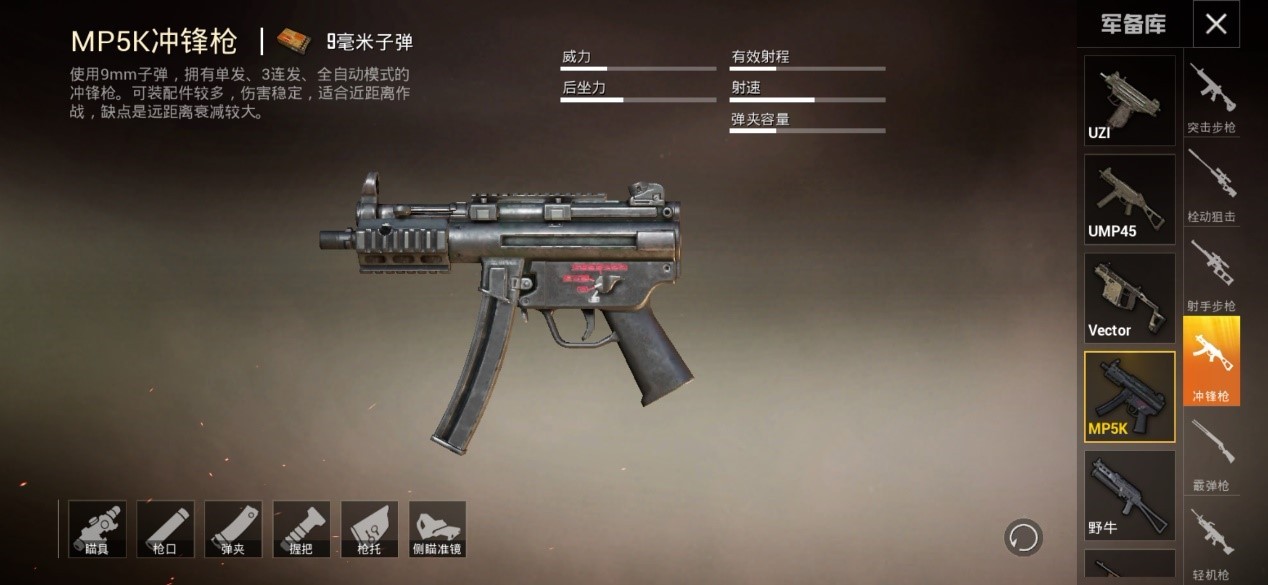Select the 冲锋枪 category tab

(x=1211, y=362)
